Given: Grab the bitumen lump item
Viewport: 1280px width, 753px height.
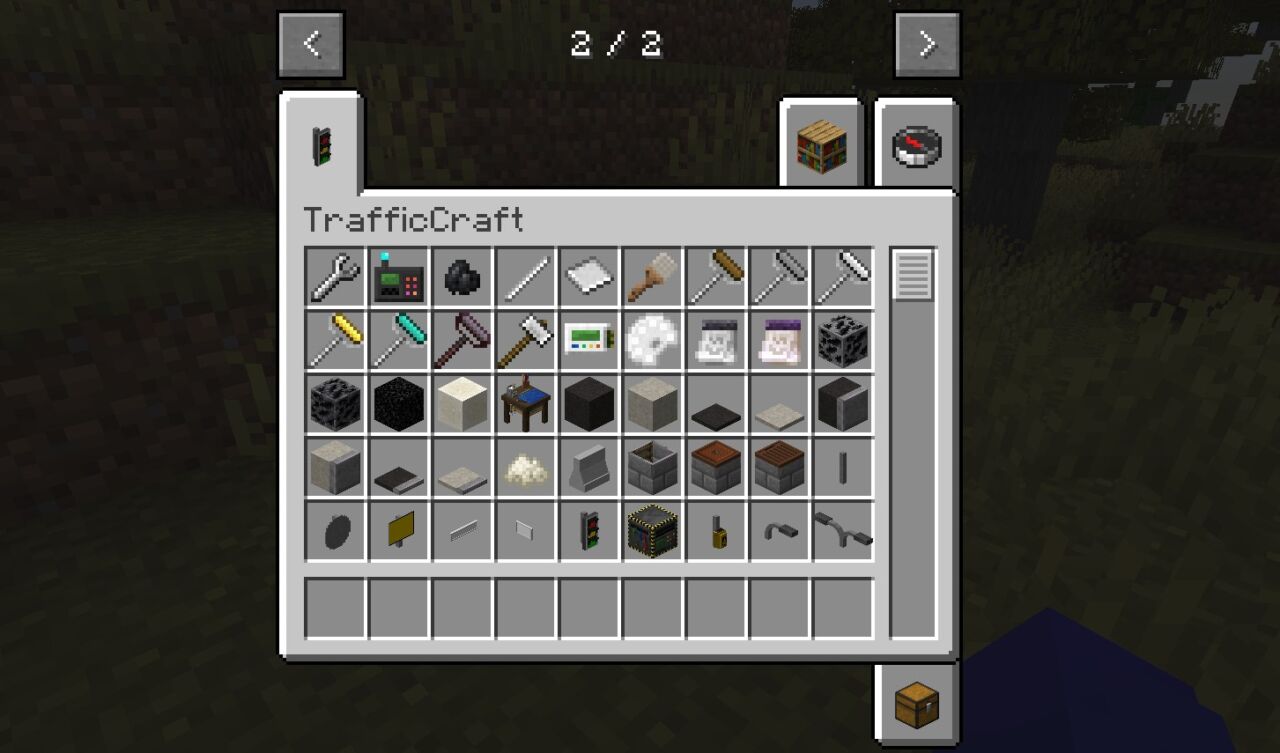Looking at the screenshot, I should point(462,278).
